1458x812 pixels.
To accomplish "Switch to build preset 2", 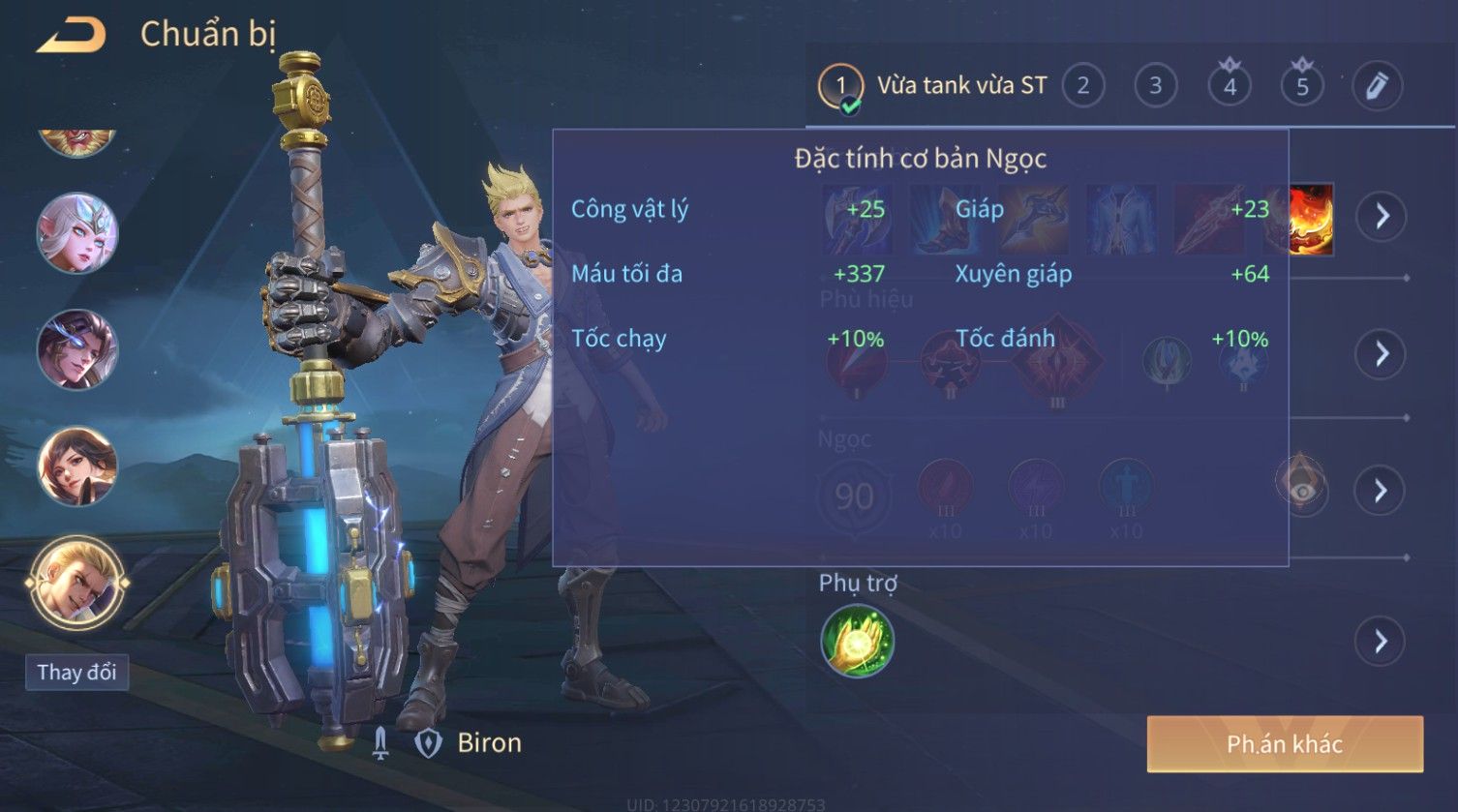I will click(1082, 86).
